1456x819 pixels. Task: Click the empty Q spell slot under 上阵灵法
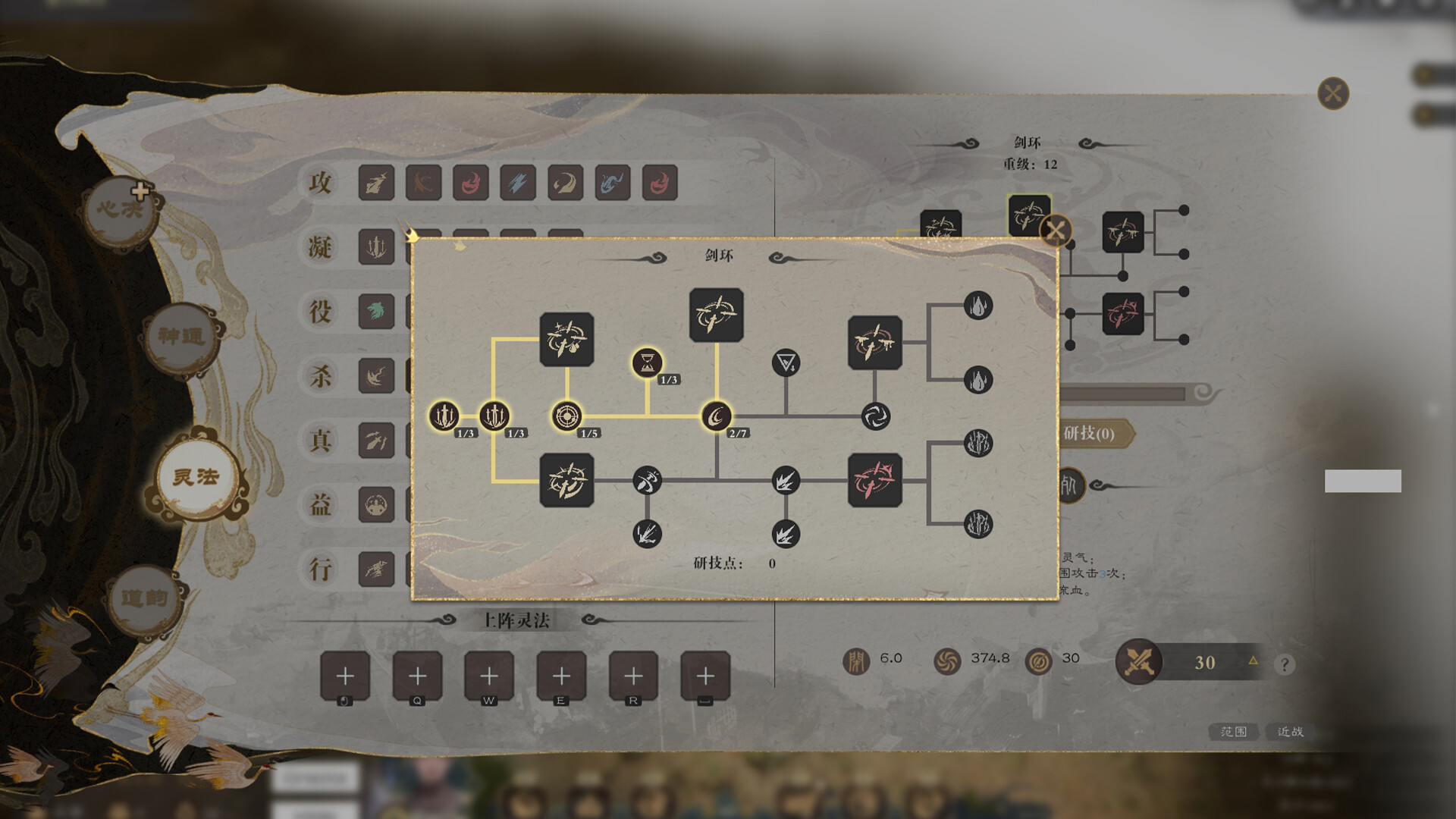click(418, 674)
